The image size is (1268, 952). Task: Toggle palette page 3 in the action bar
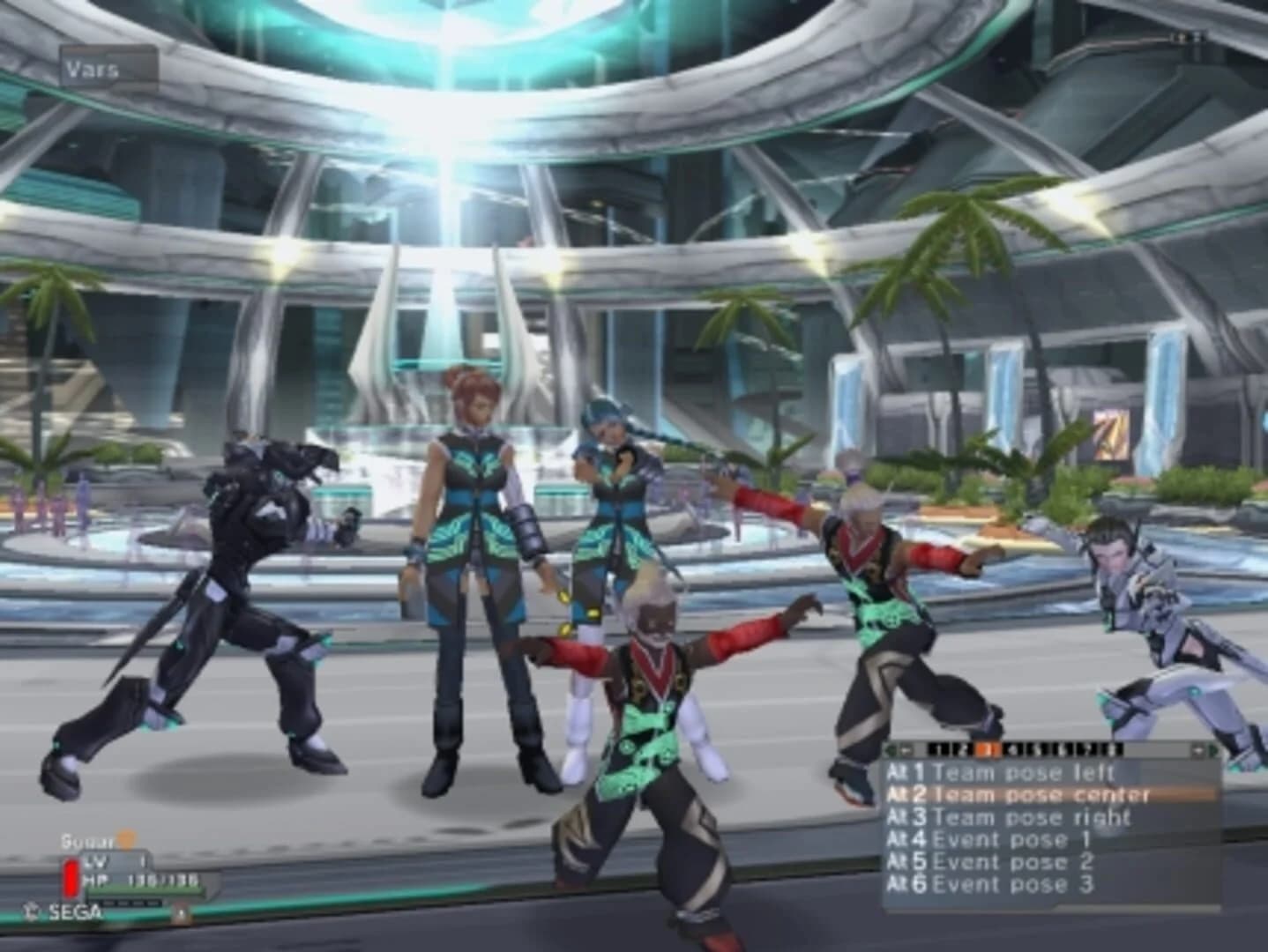(x=987, y=750)
